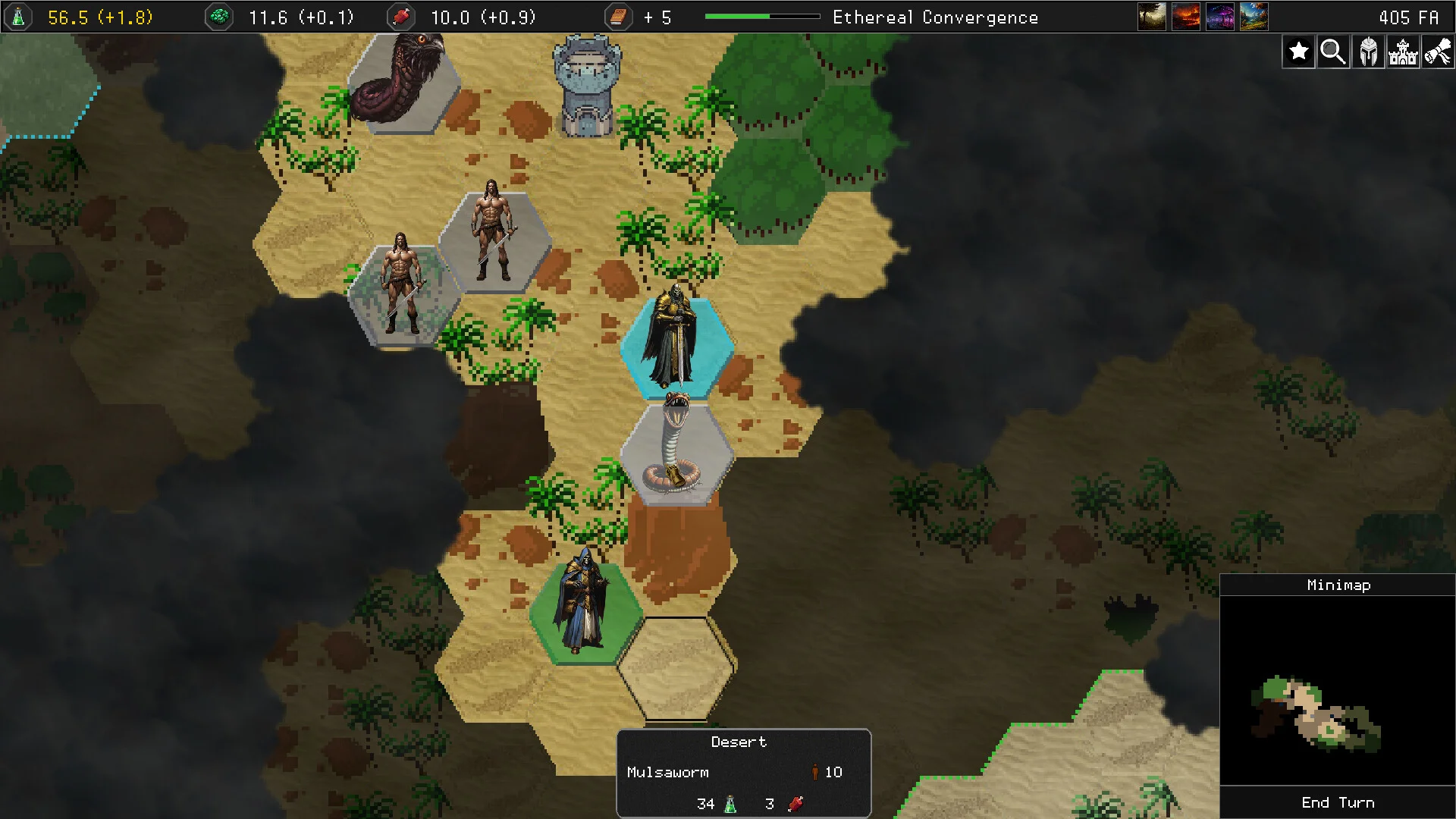
Task: End the current turn
Action: [1338, 802]
